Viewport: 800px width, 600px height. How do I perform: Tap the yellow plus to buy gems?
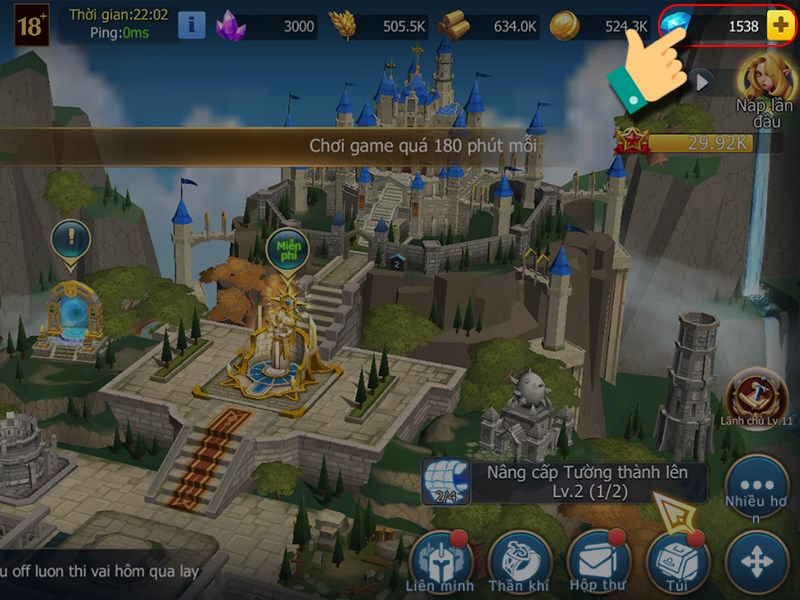click(780, 26)
